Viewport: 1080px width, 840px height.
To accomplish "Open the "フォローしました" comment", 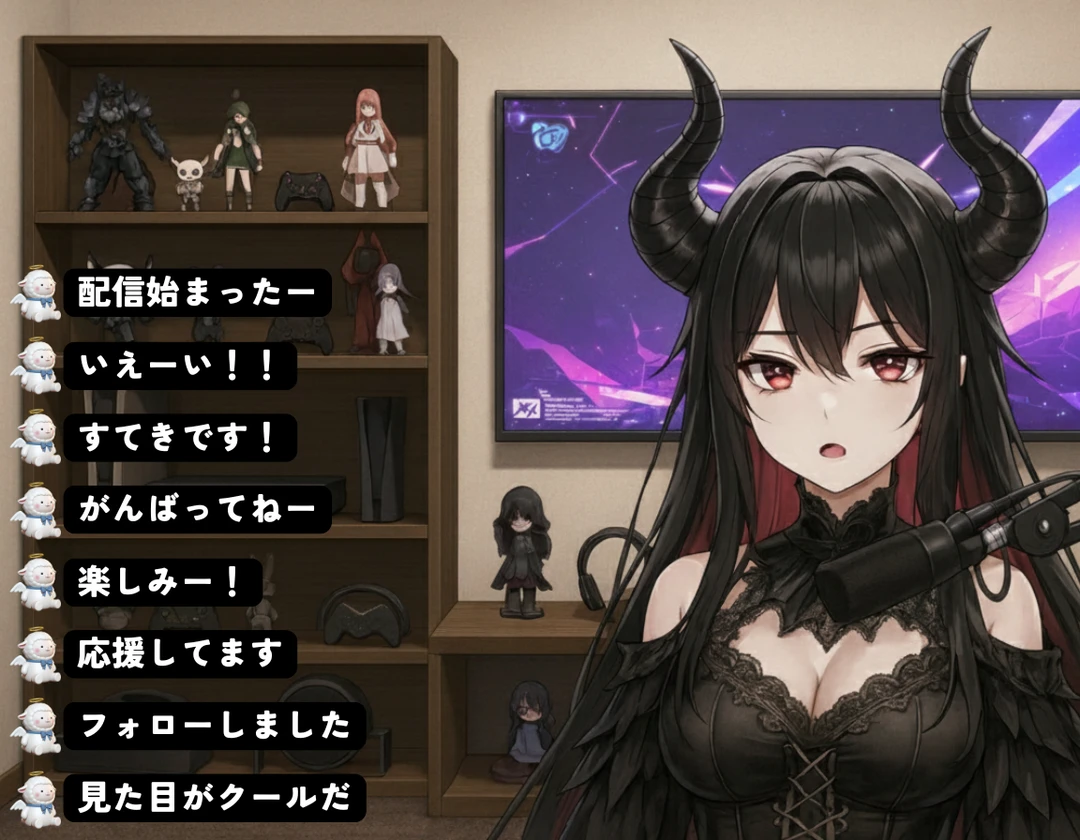I will tap(214, 726).
